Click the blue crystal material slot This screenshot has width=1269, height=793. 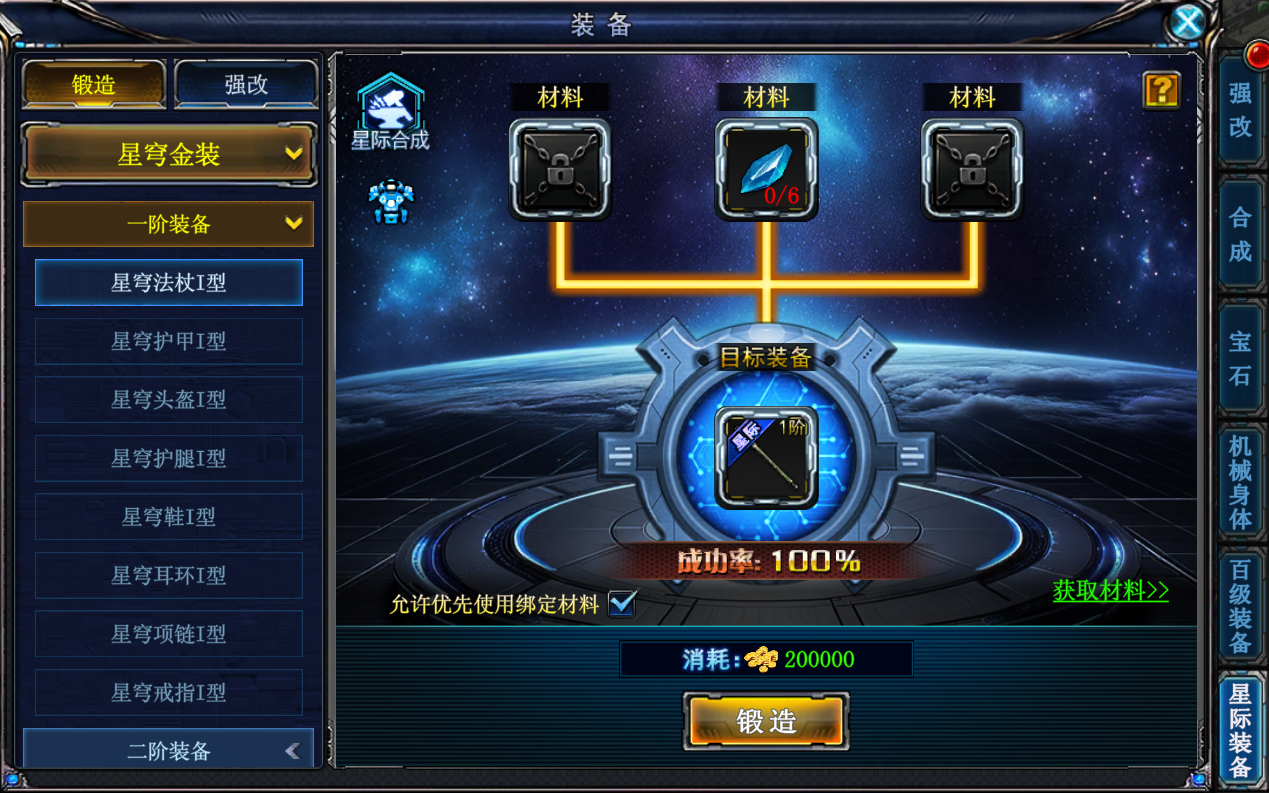(766, 169)
